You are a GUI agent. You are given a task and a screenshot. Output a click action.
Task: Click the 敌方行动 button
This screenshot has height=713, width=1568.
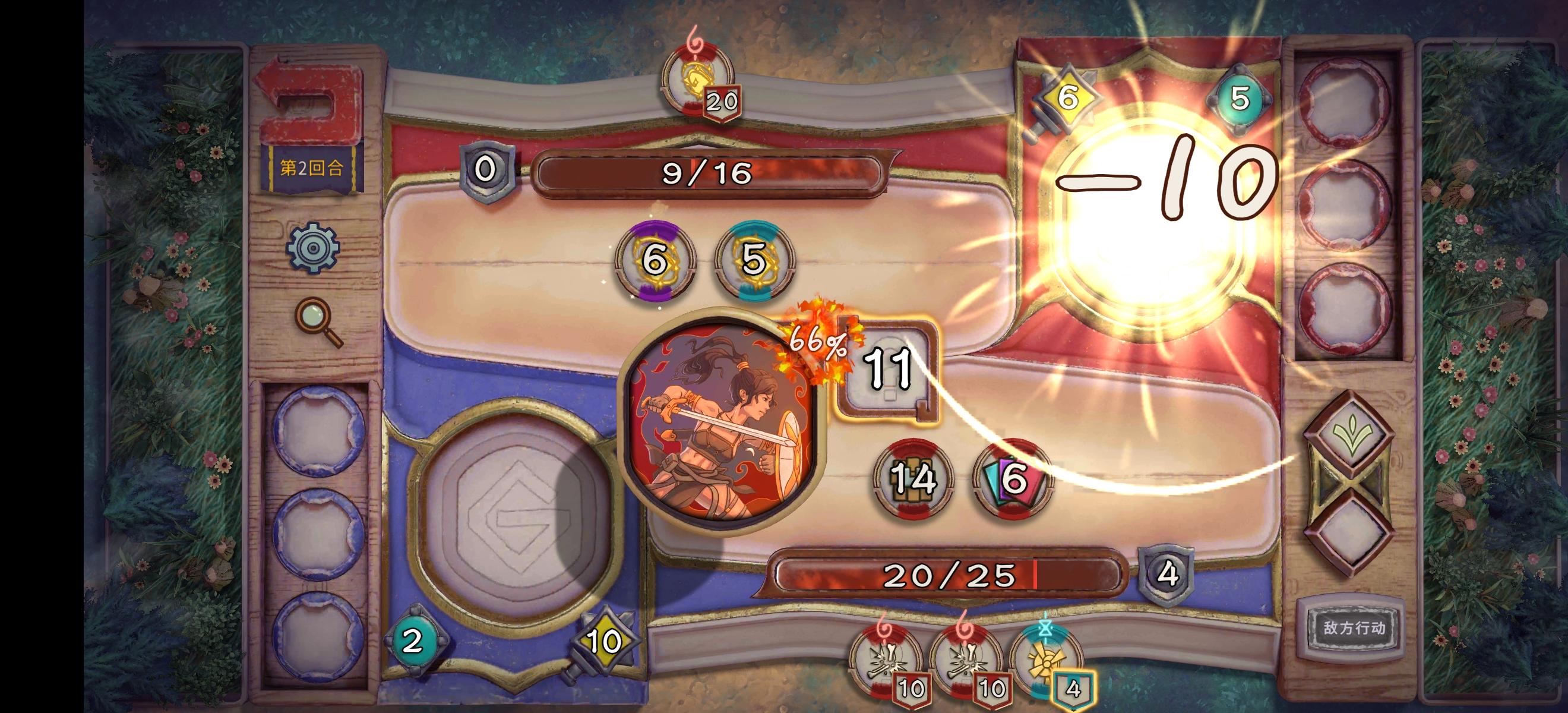1353,629
